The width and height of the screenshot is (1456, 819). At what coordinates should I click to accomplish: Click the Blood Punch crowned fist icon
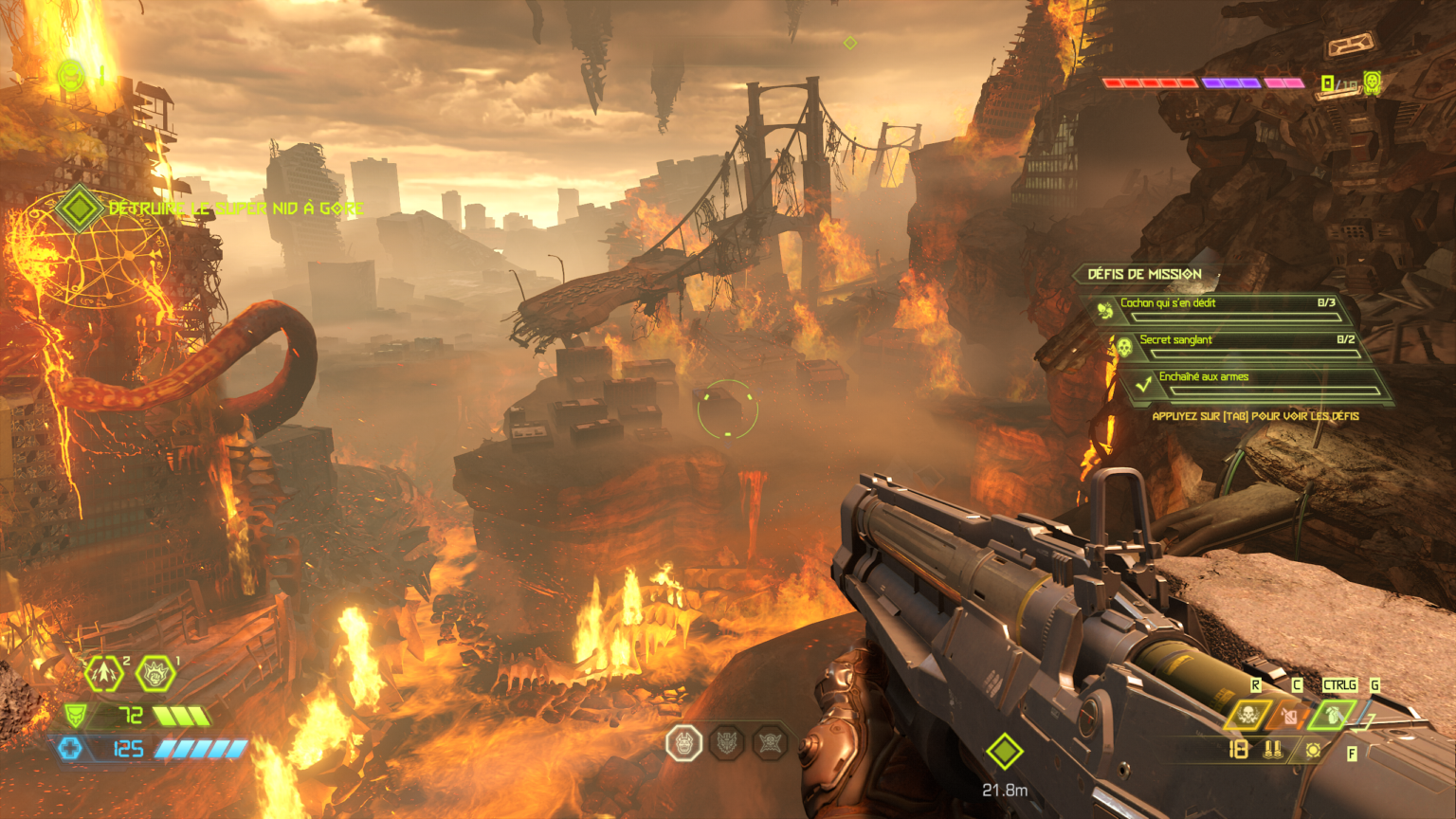(155, 674)
